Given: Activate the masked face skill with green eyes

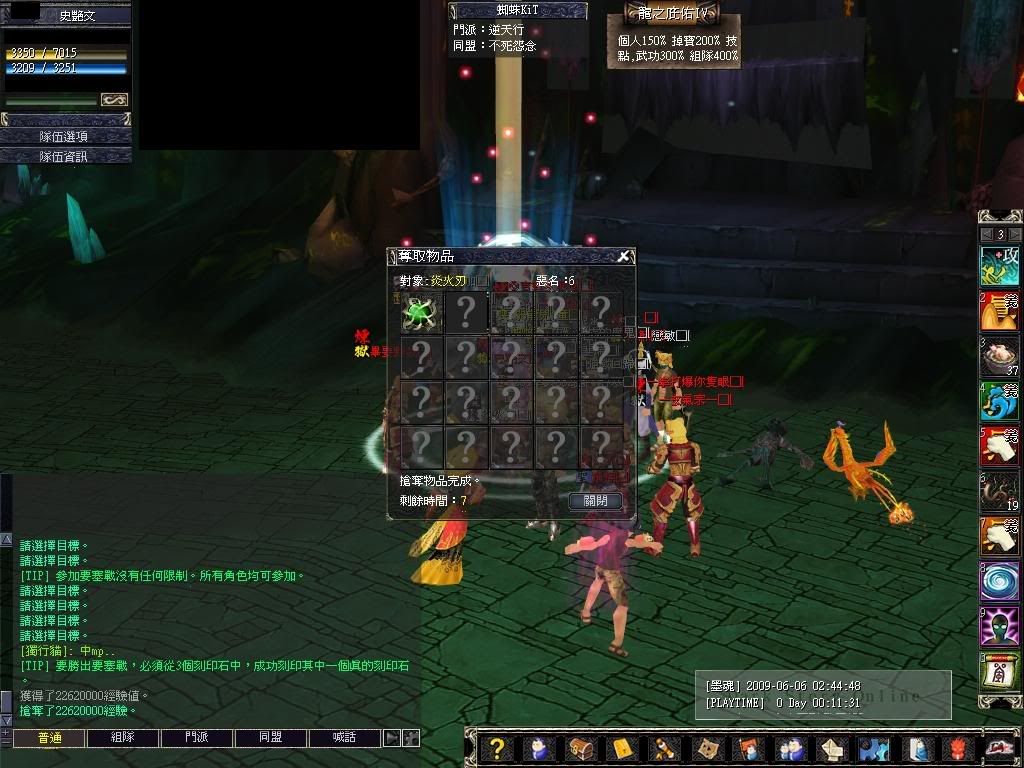Looking at the screenshot, I should pyautogui.click(x=998, y=626).
